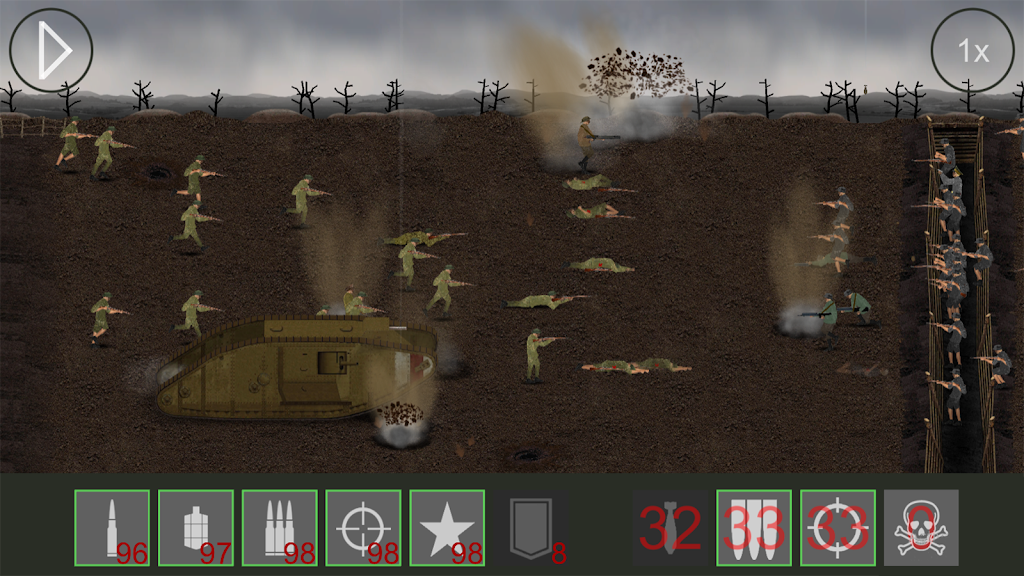Screen dimensions: 1024x576
Task: Call the aerial bomb strike icon
Action: pyautogui.click(x=670, y=527)
